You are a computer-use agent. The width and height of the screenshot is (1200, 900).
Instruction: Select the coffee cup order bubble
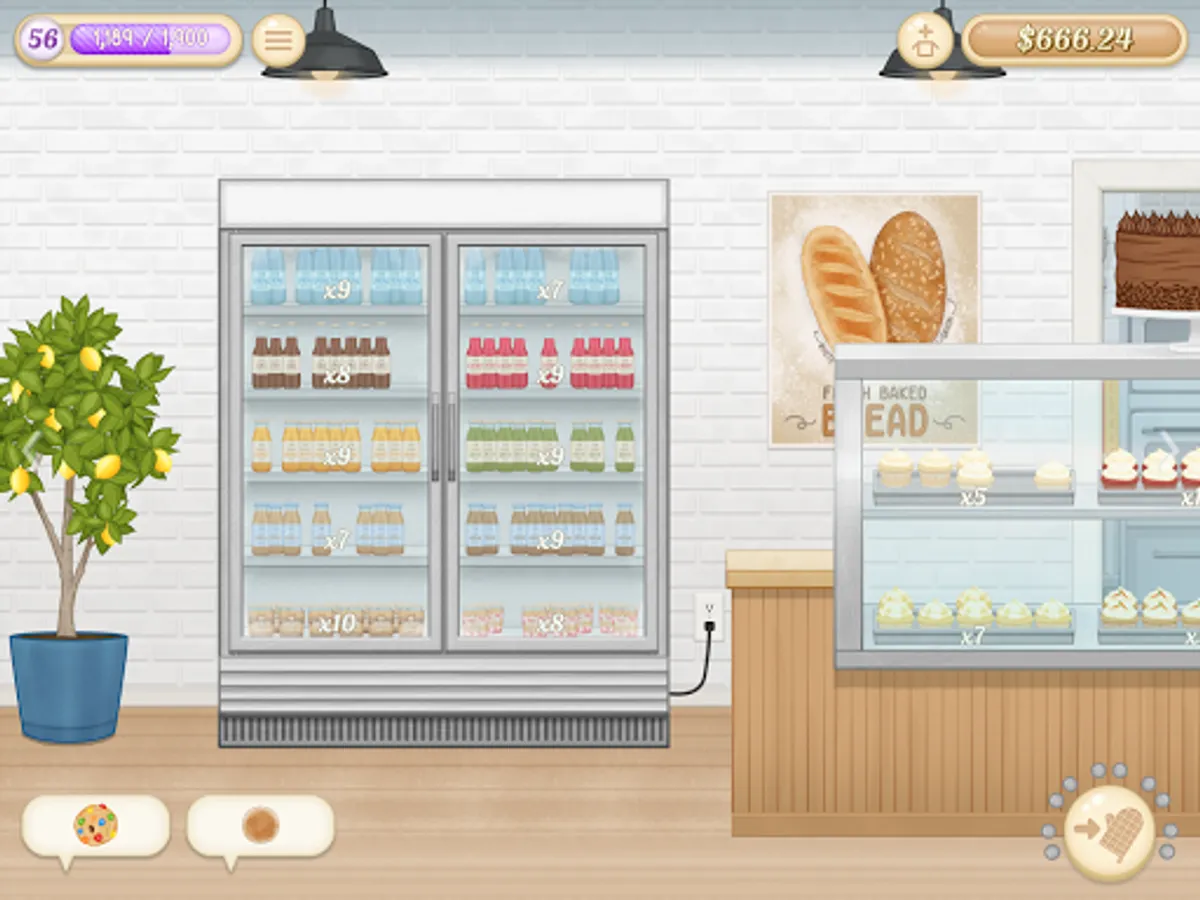tap(260, 825)
